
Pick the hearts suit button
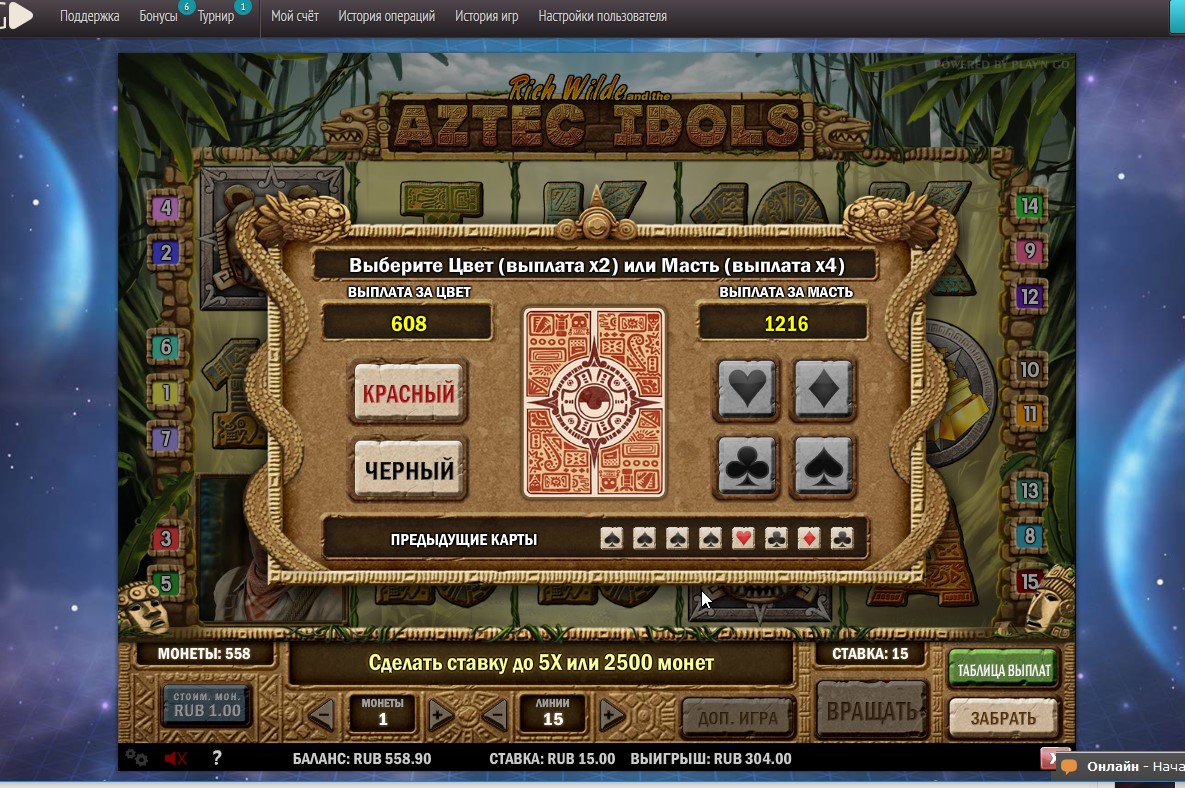pos(748,389)
